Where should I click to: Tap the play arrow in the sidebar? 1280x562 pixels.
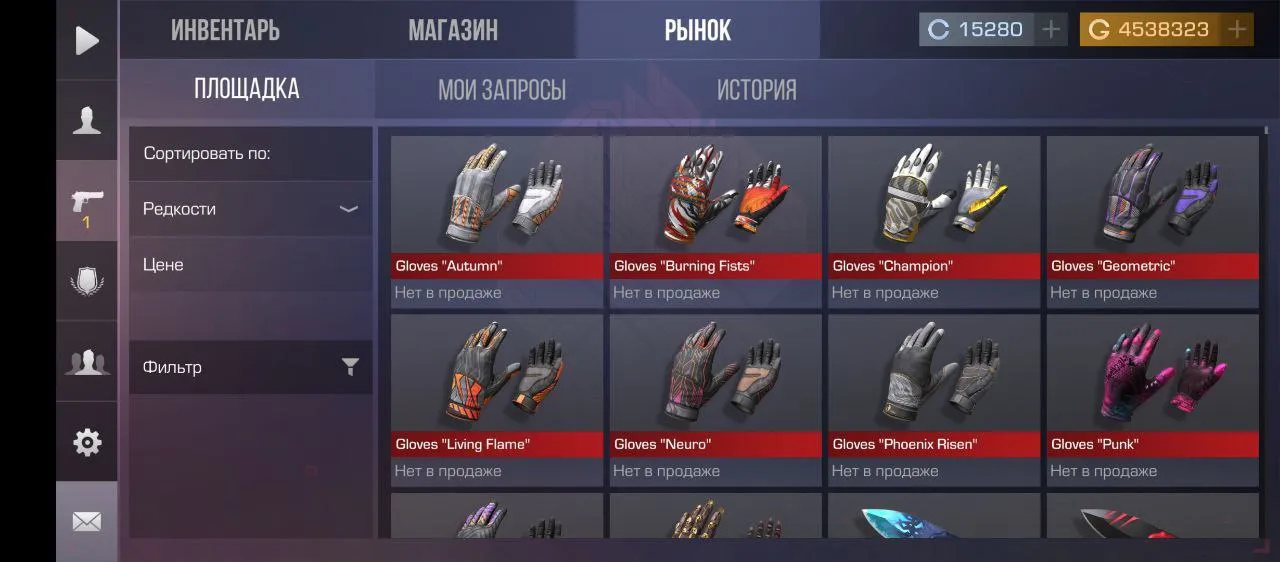tap(87, 40)
